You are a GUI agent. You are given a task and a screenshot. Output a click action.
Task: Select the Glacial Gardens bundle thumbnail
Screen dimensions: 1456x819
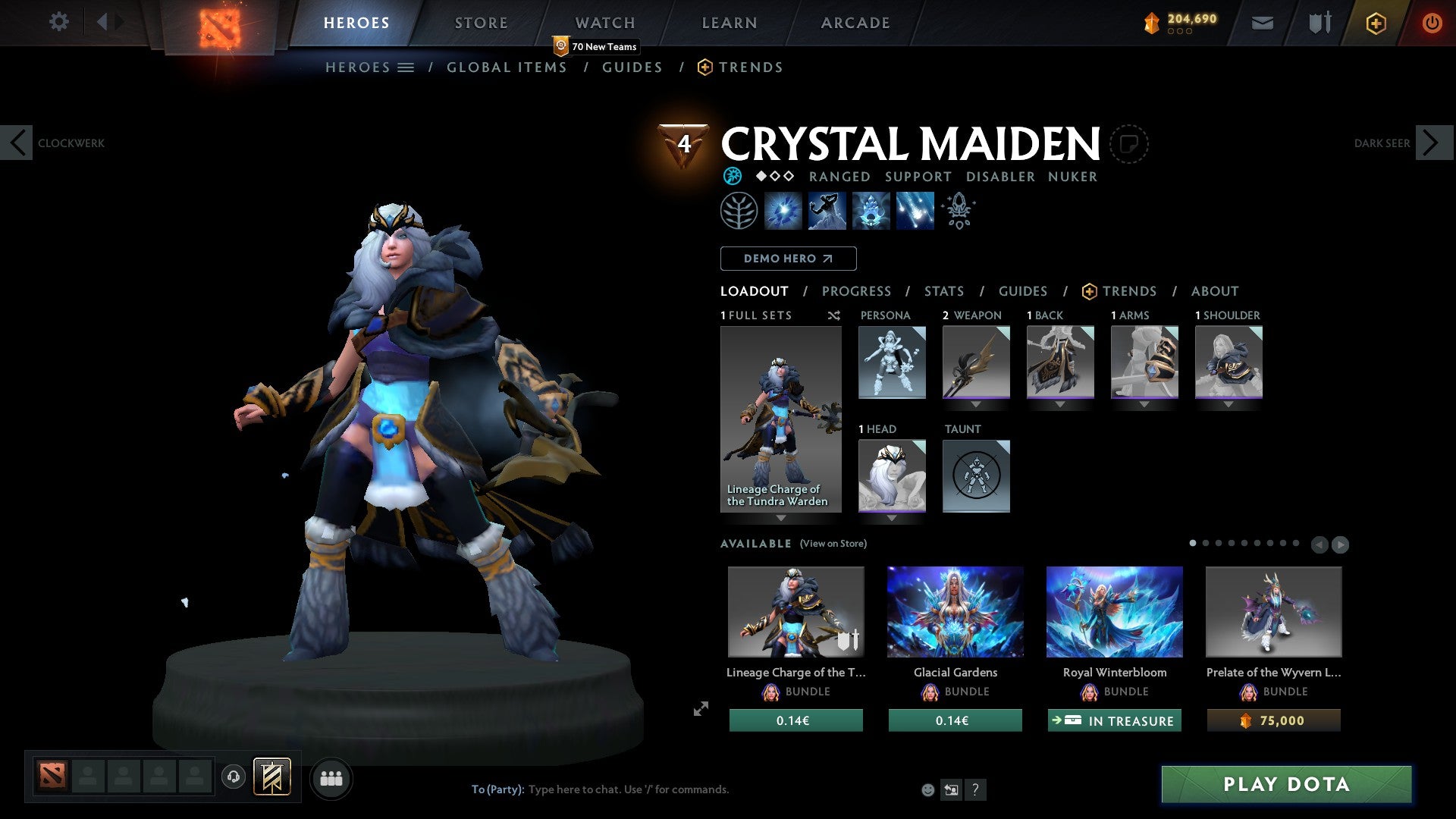(x=954, y=612)
